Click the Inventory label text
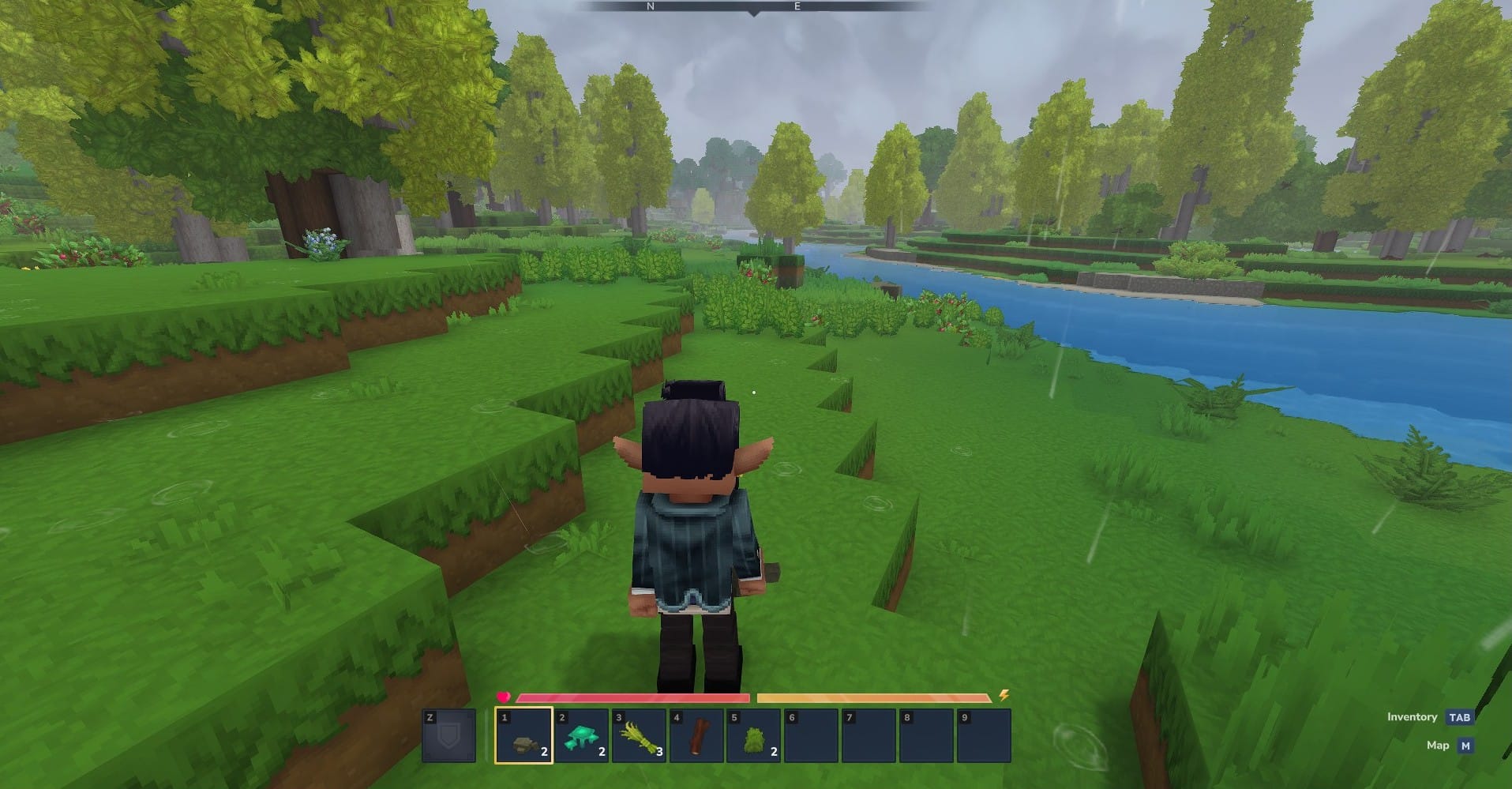The height and width of the screenshot is (789, 1512). [x=1411, y=717]
